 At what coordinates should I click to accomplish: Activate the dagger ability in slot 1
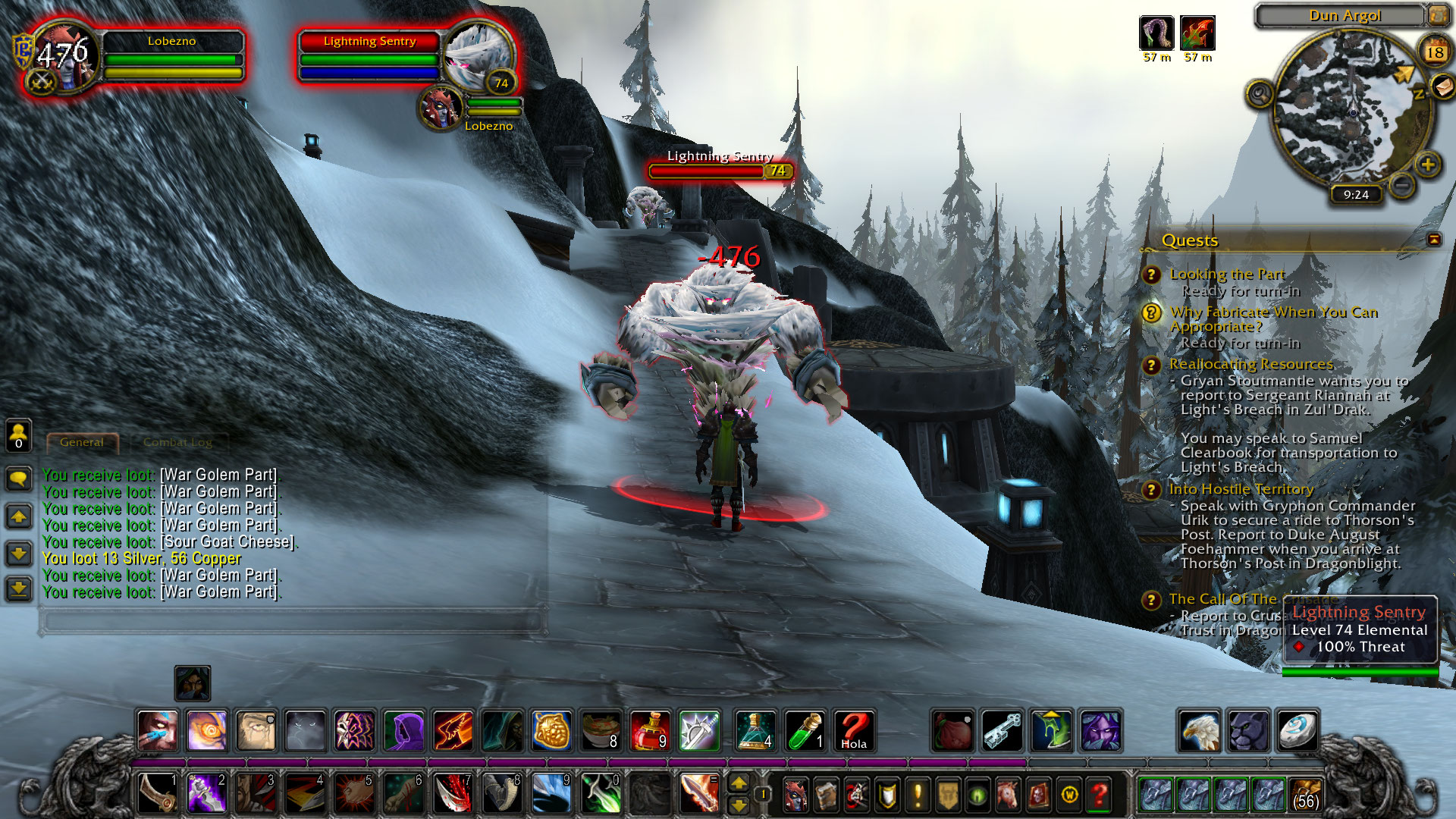(158, 793)
